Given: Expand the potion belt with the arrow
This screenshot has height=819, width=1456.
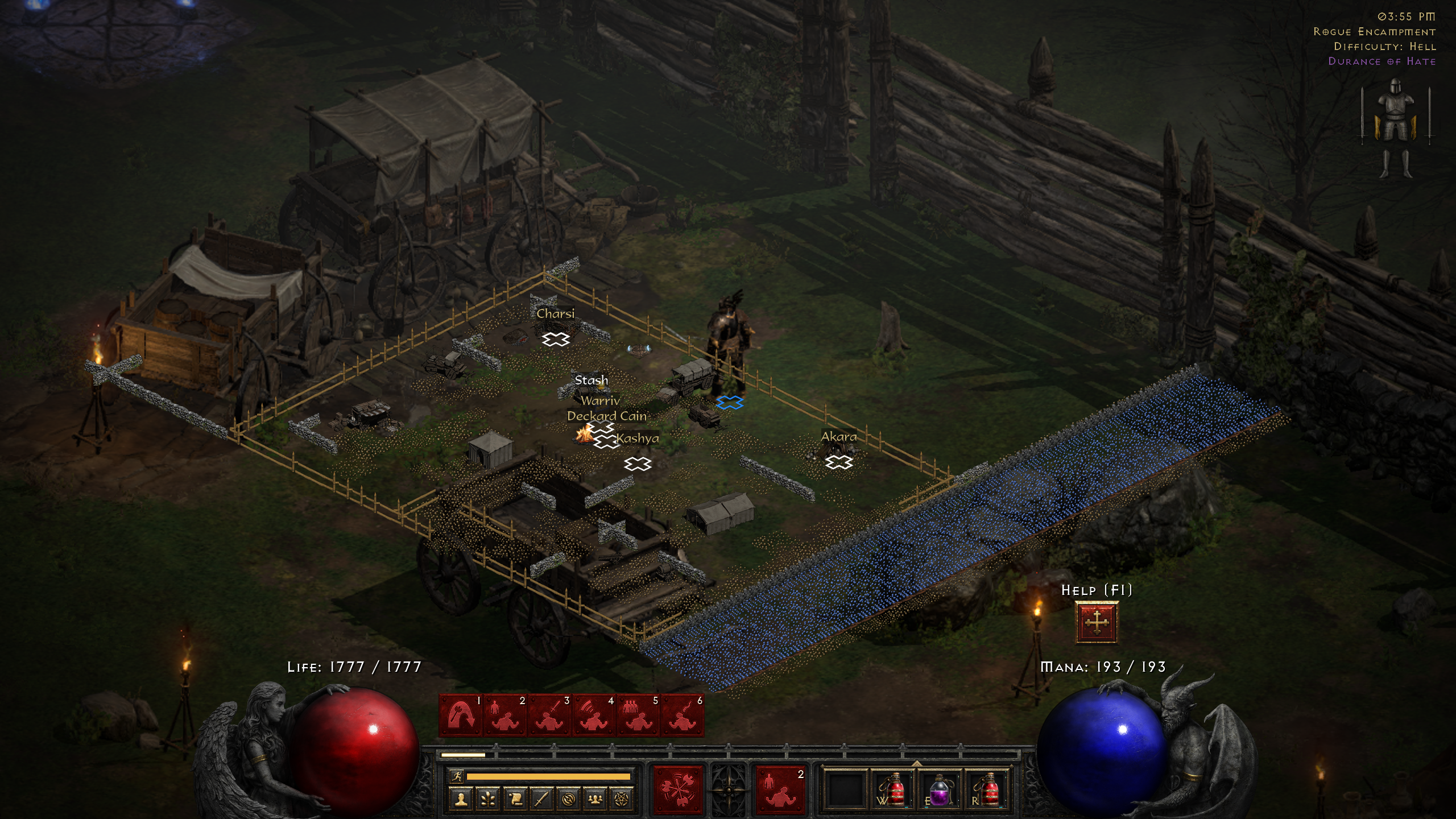Looking at the screenshot, I should (x=917, y=763).
